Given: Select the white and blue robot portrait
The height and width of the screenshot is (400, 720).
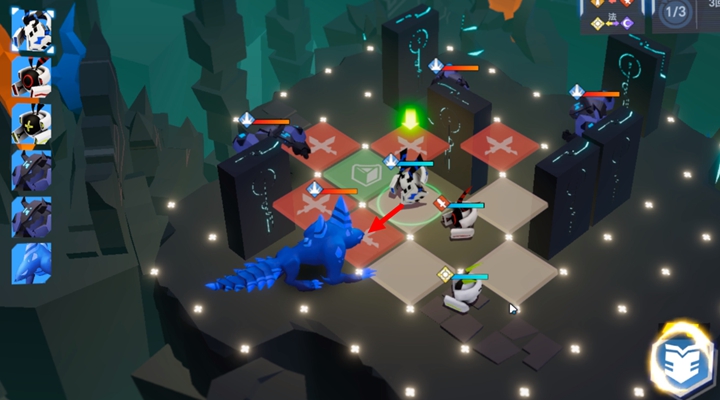Looking at the screenshot, I should [32, 30].
